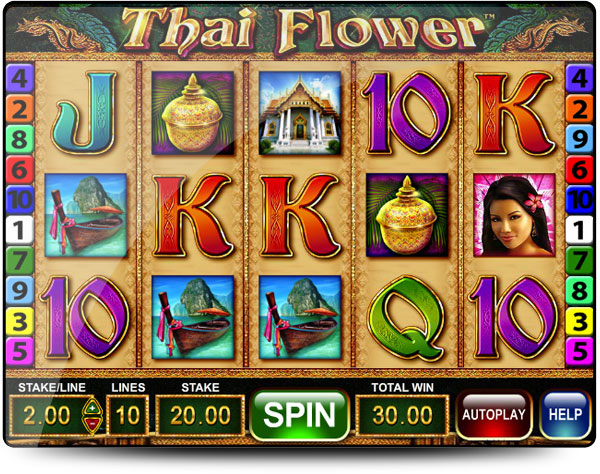Increase stake per line with green plus
The height and width of the screenshot is (474, 600).
coord(91,406)
